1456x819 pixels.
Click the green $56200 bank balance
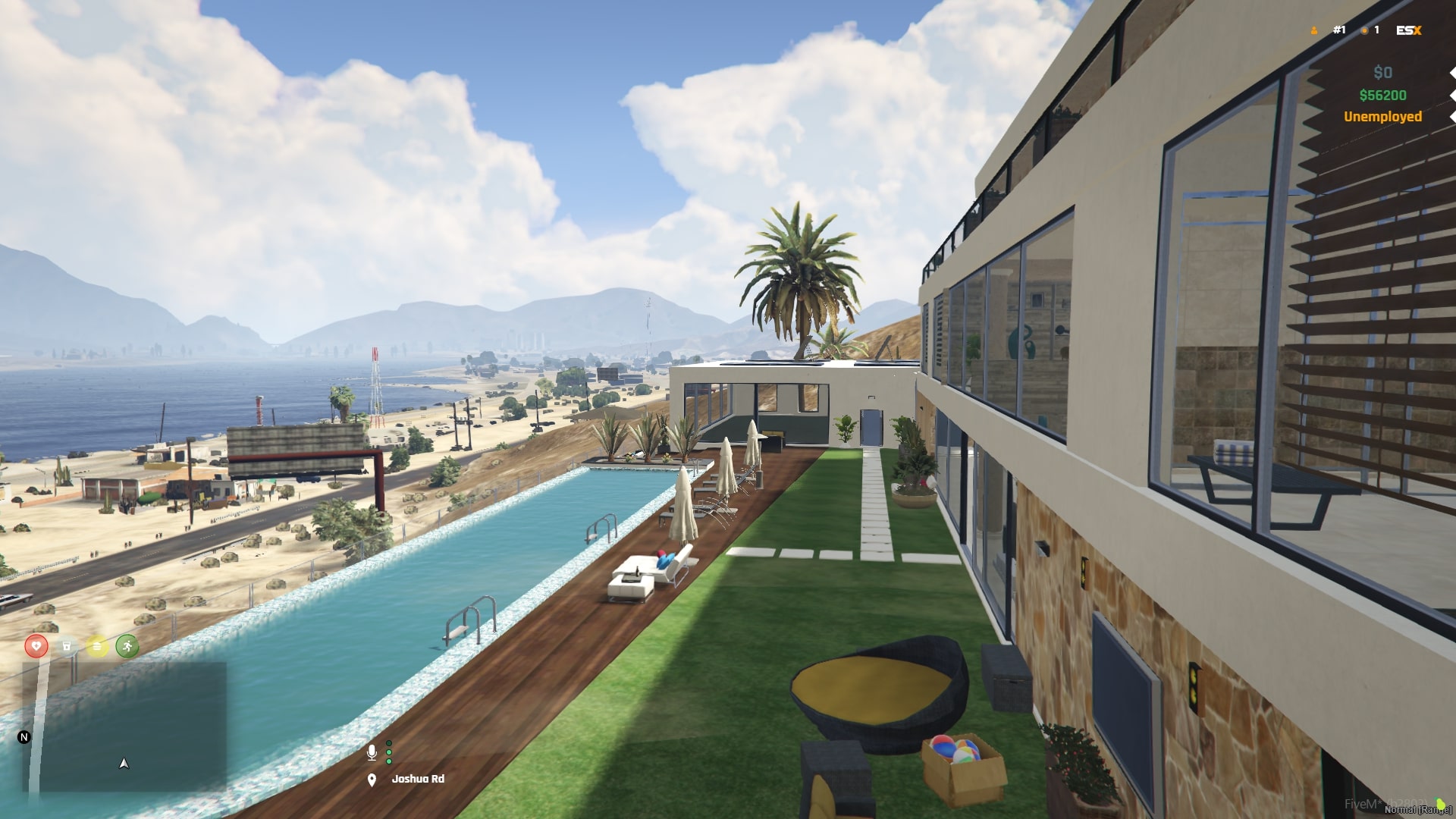[1383, 95]
